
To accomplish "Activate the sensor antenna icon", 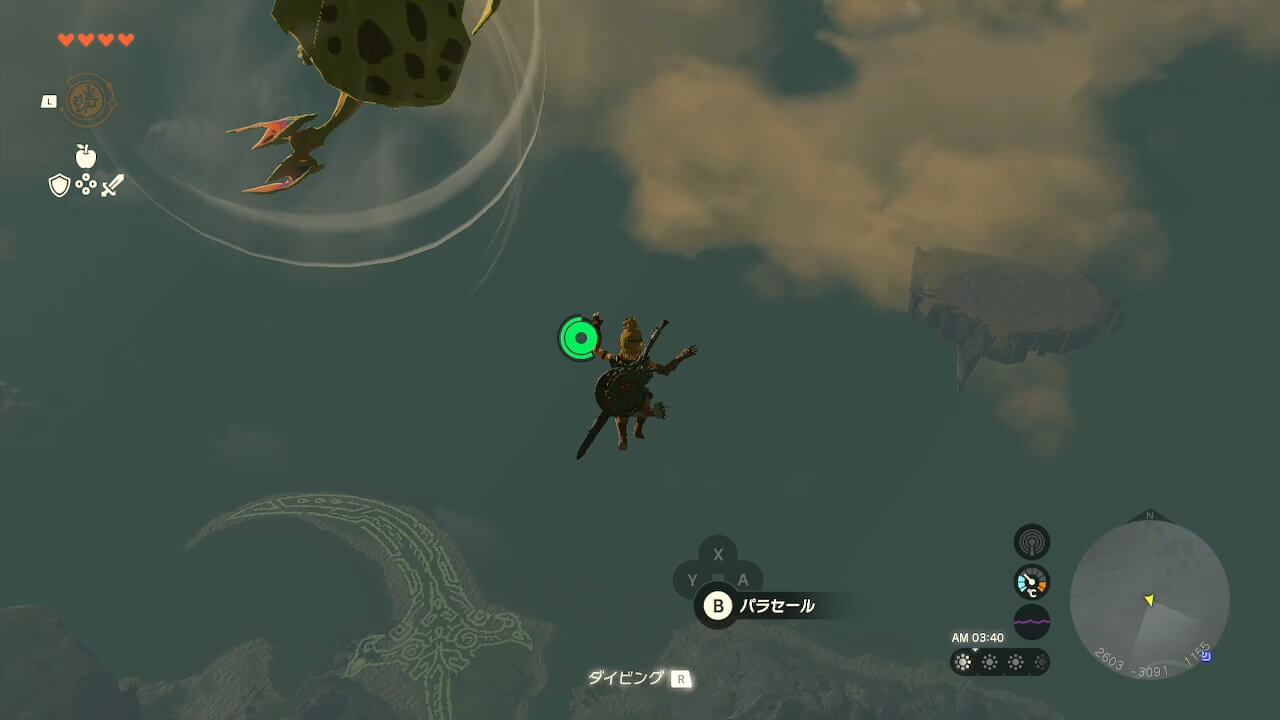I will (x=1031, y=542).
